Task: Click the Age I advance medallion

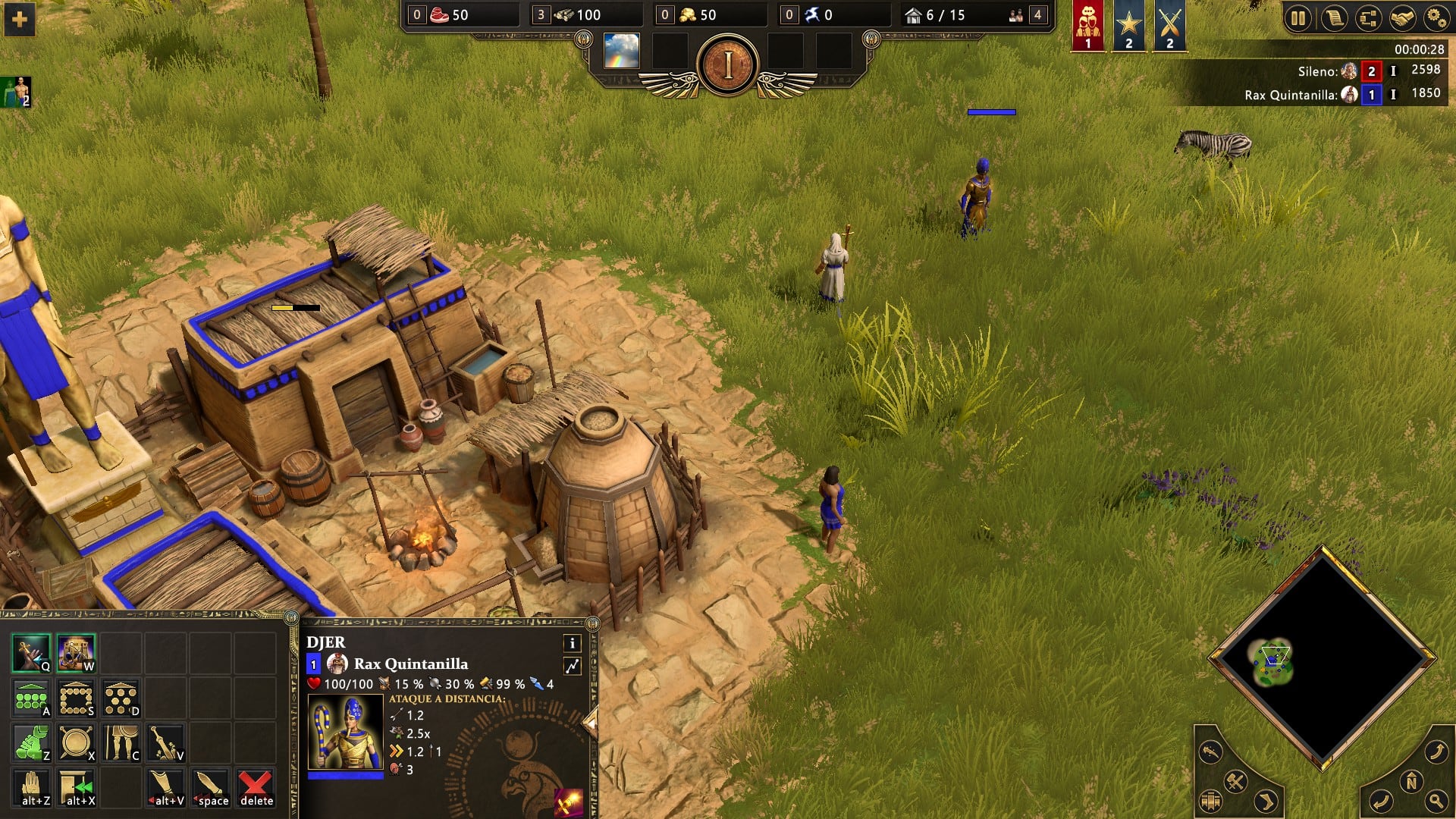Action: 728,65
